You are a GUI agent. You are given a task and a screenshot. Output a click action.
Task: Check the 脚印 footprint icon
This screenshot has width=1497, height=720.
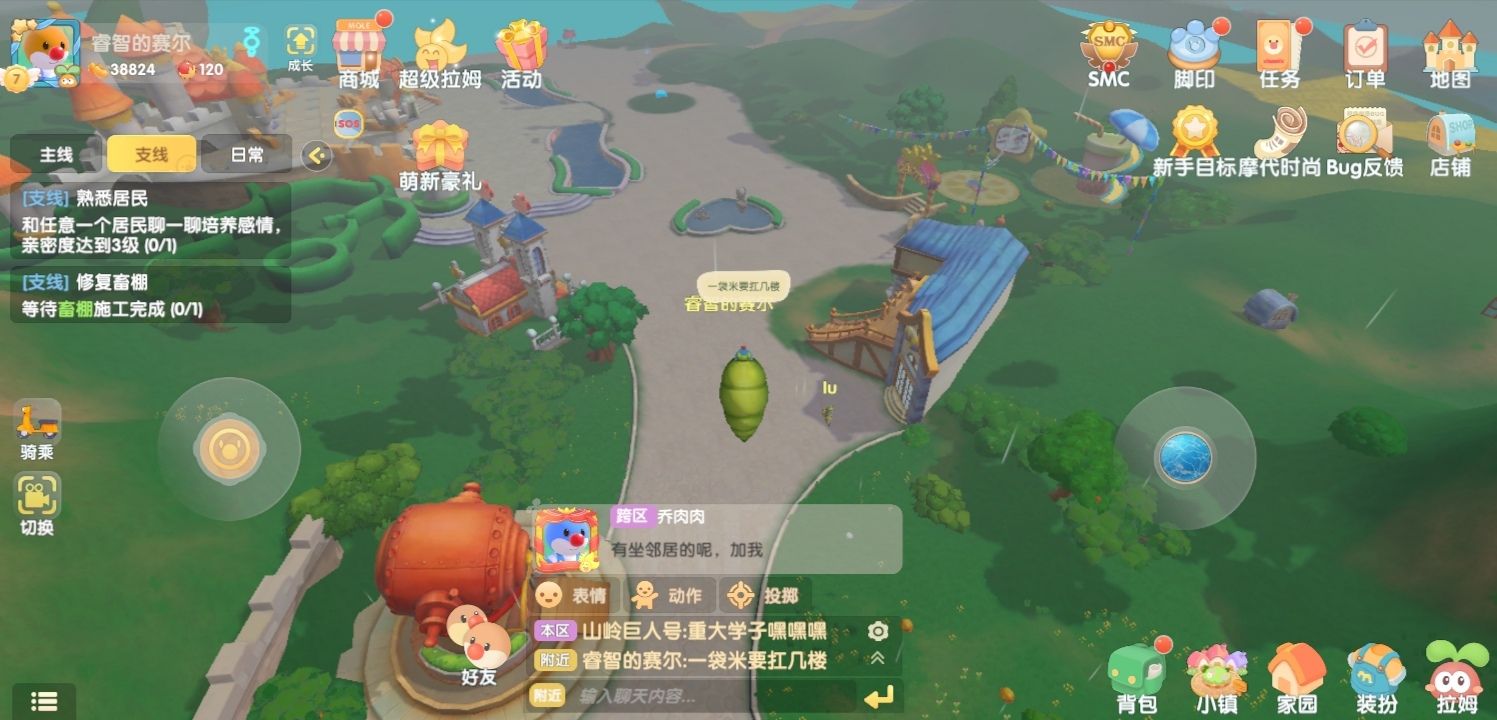tap(1193, 45)
